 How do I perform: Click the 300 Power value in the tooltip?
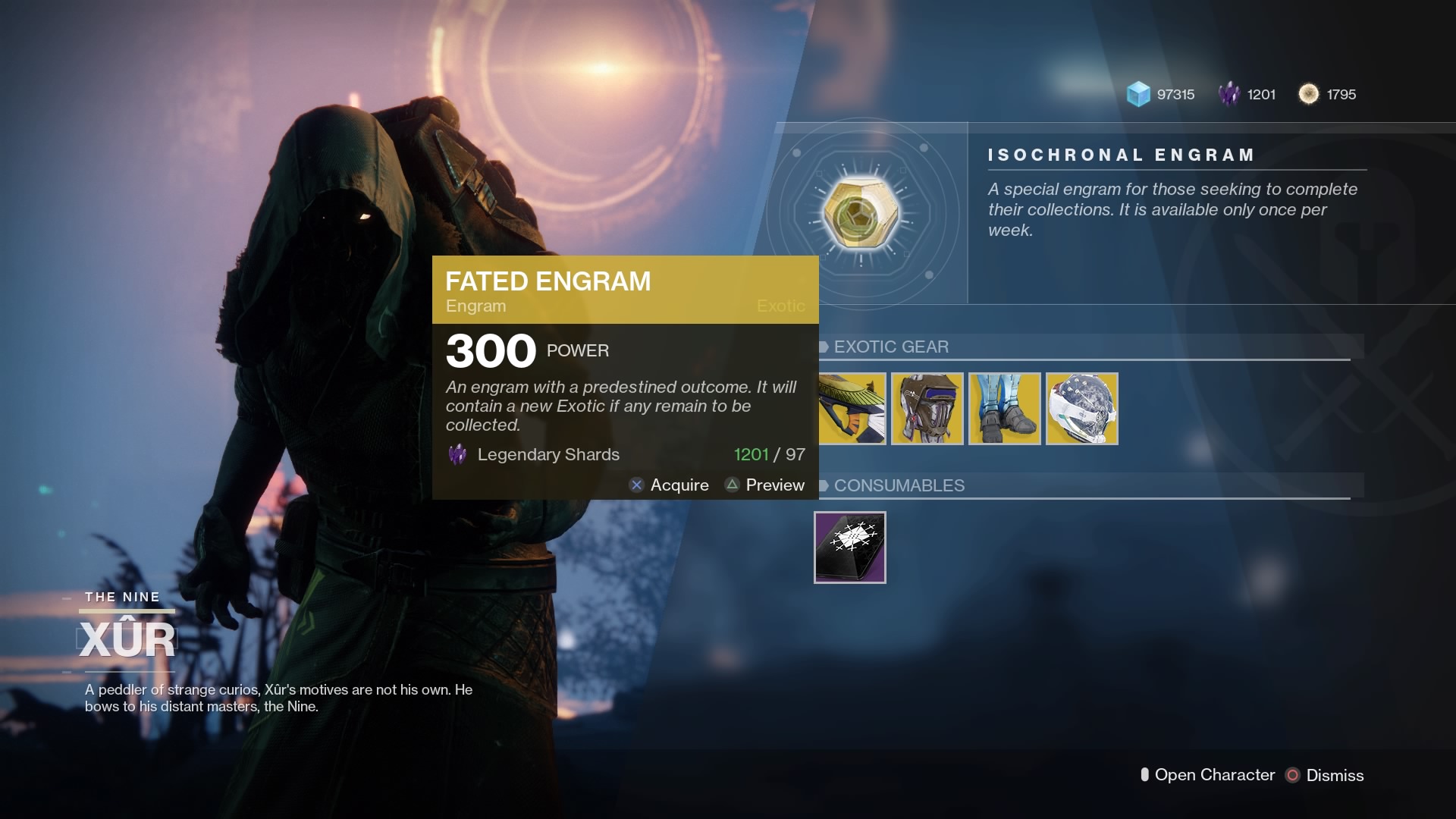point(490,350)
